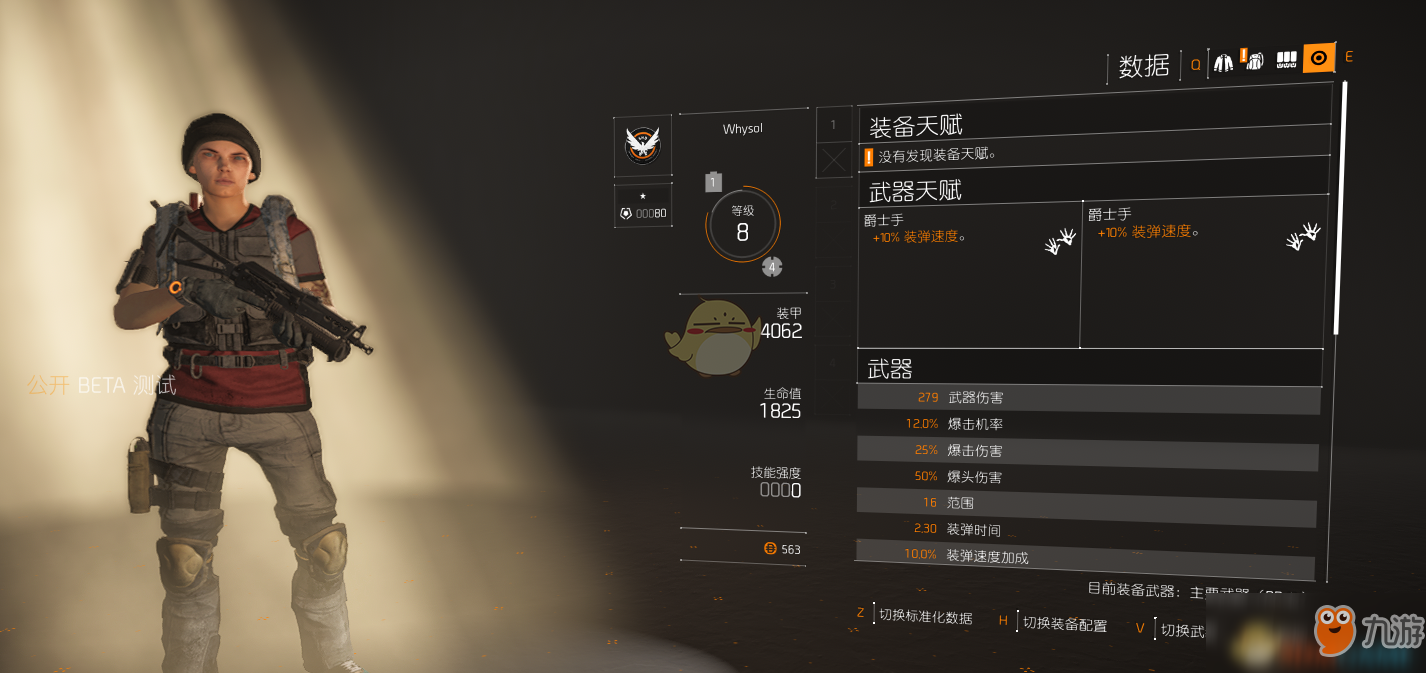Viewport: 1426px width, 673px height.
Task: Select the 爆击机率 stat row
Action: point(1088,424)
